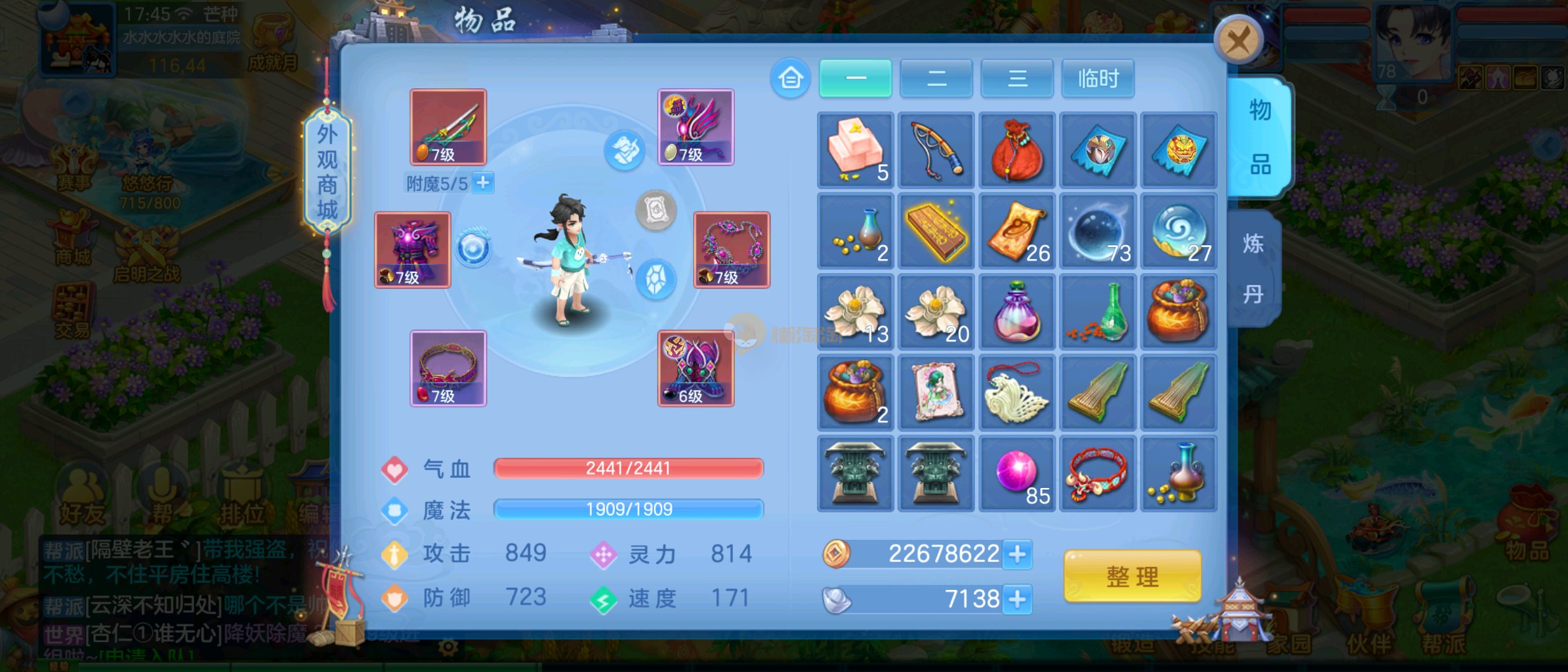Open bag page 二
Screen dimensions: 1568x672
coord(936,78)
